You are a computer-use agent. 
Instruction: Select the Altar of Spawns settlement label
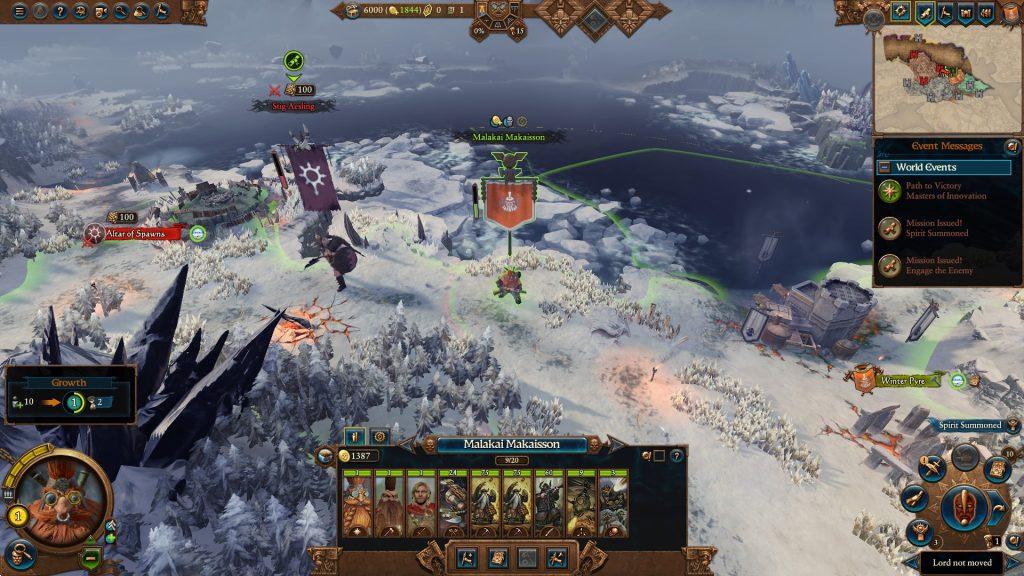pos(142,233)
